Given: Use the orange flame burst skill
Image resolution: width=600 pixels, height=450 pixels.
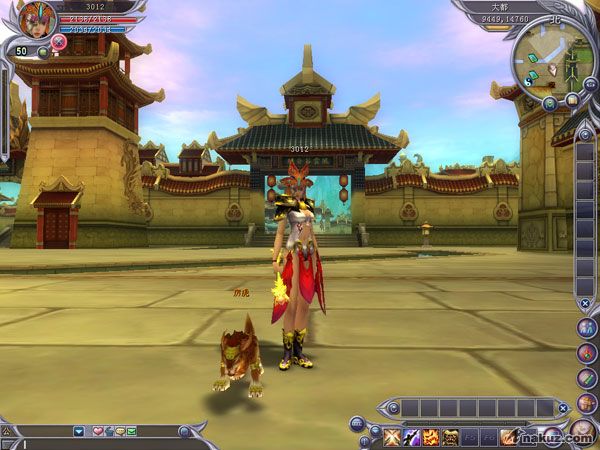Looking at the screenshot, I should point(431,437).
